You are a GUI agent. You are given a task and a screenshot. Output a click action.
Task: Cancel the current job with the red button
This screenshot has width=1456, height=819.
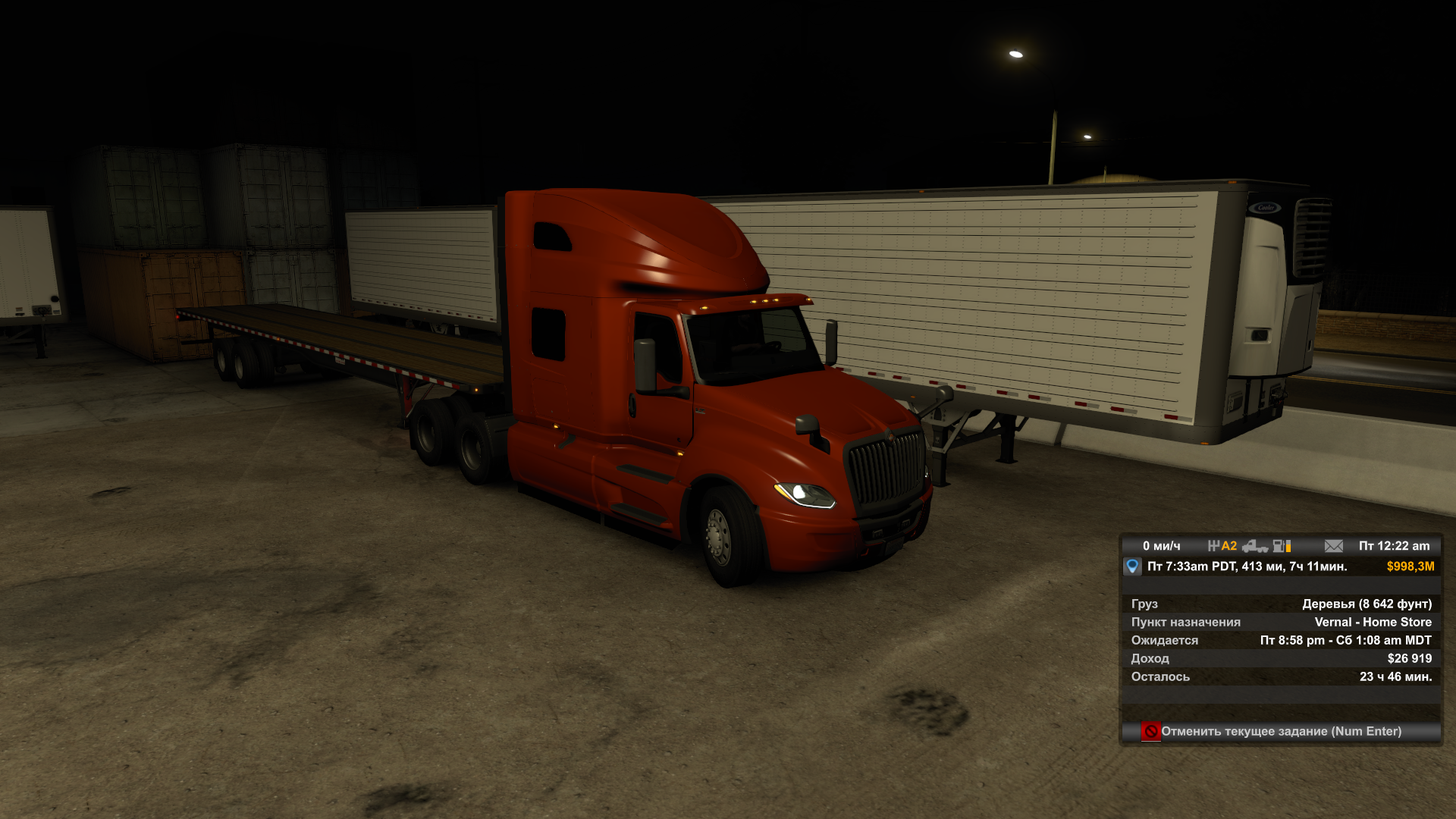(1150, 731)
